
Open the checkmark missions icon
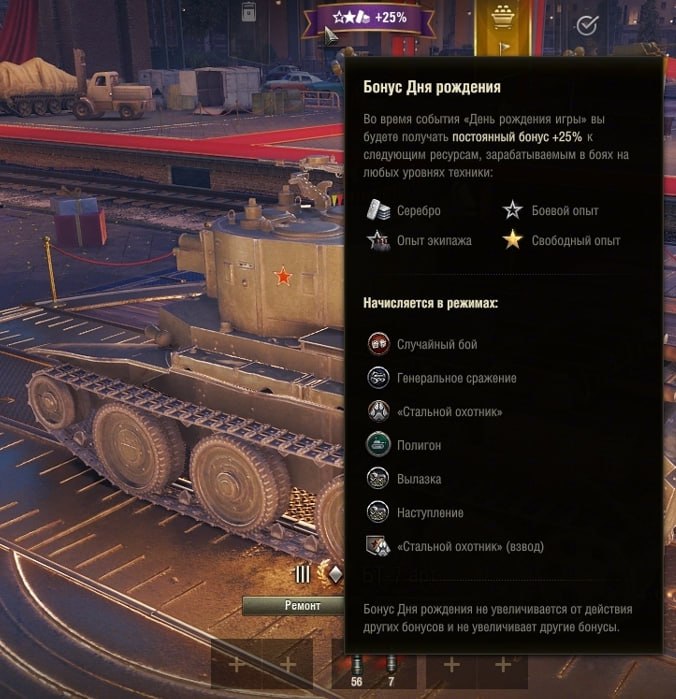click(x=587, y=25)
